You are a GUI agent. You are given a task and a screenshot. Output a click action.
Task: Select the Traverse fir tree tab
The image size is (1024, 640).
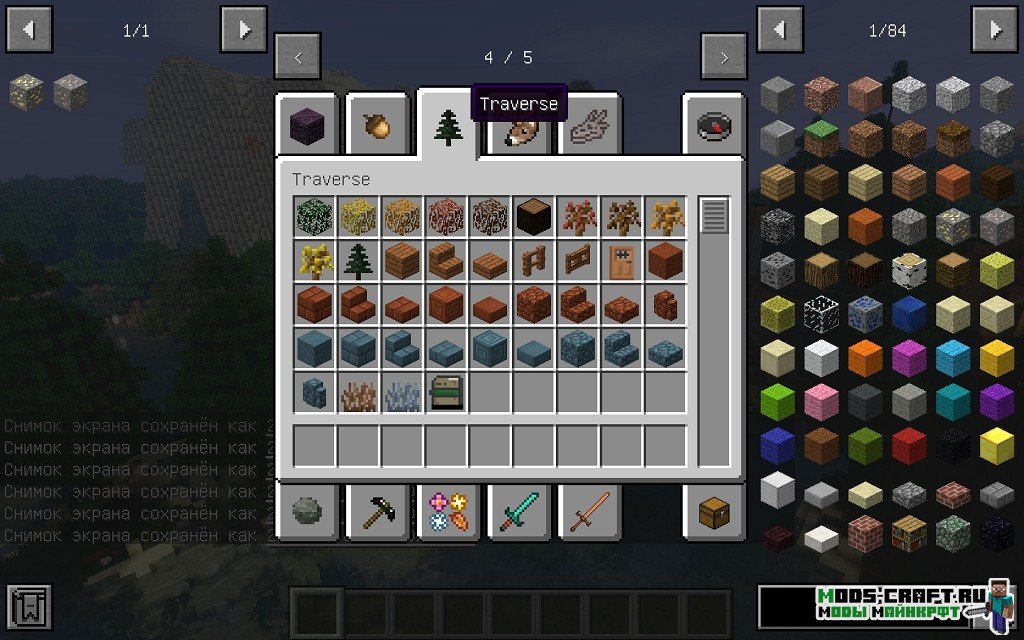point(449,127)
